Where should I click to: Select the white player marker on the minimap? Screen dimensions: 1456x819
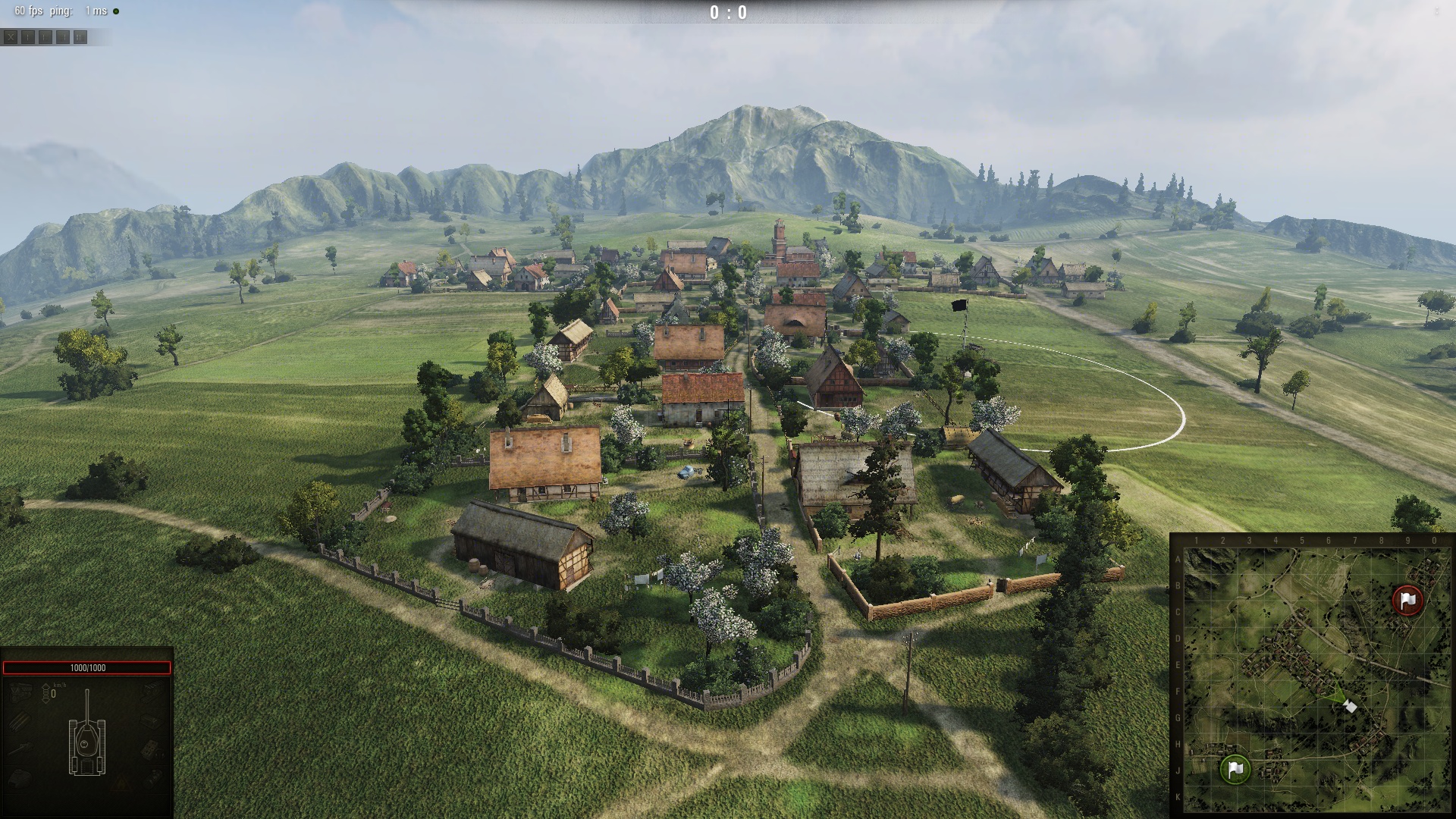pos(1350,707)
